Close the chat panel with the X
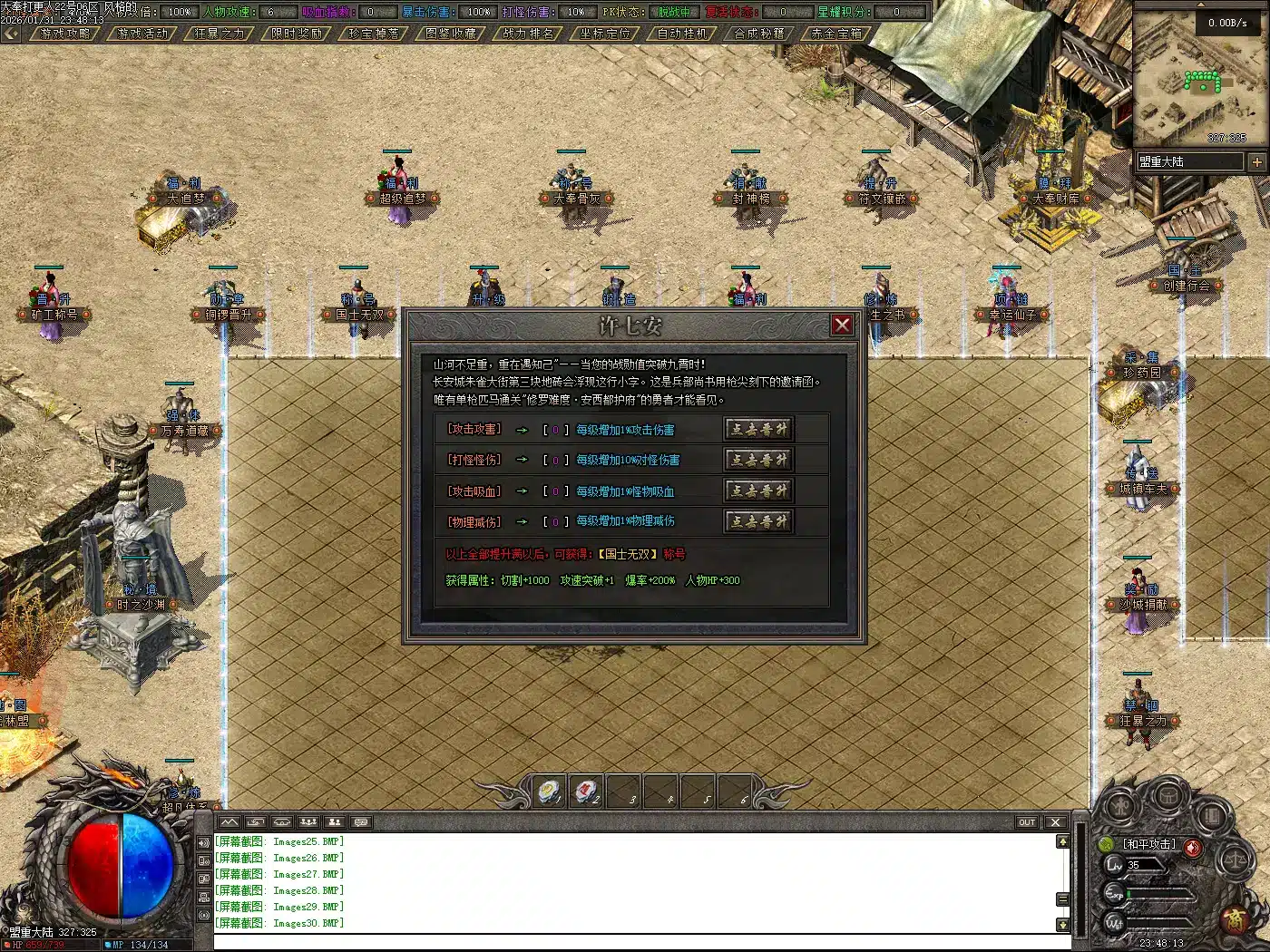 pos(1055,822)
